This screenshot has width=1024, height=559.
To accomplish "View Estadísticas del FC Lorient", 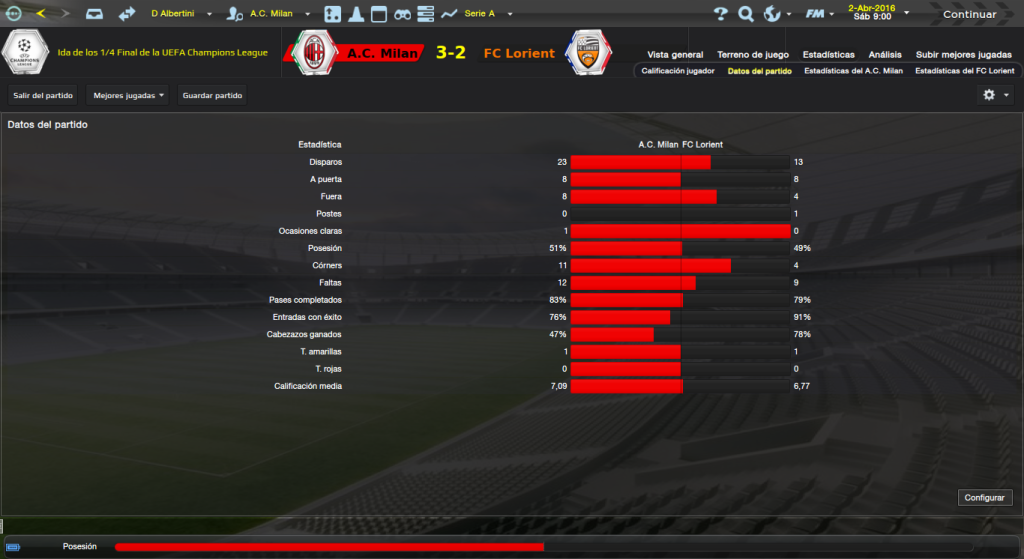I will pos(965,71).
